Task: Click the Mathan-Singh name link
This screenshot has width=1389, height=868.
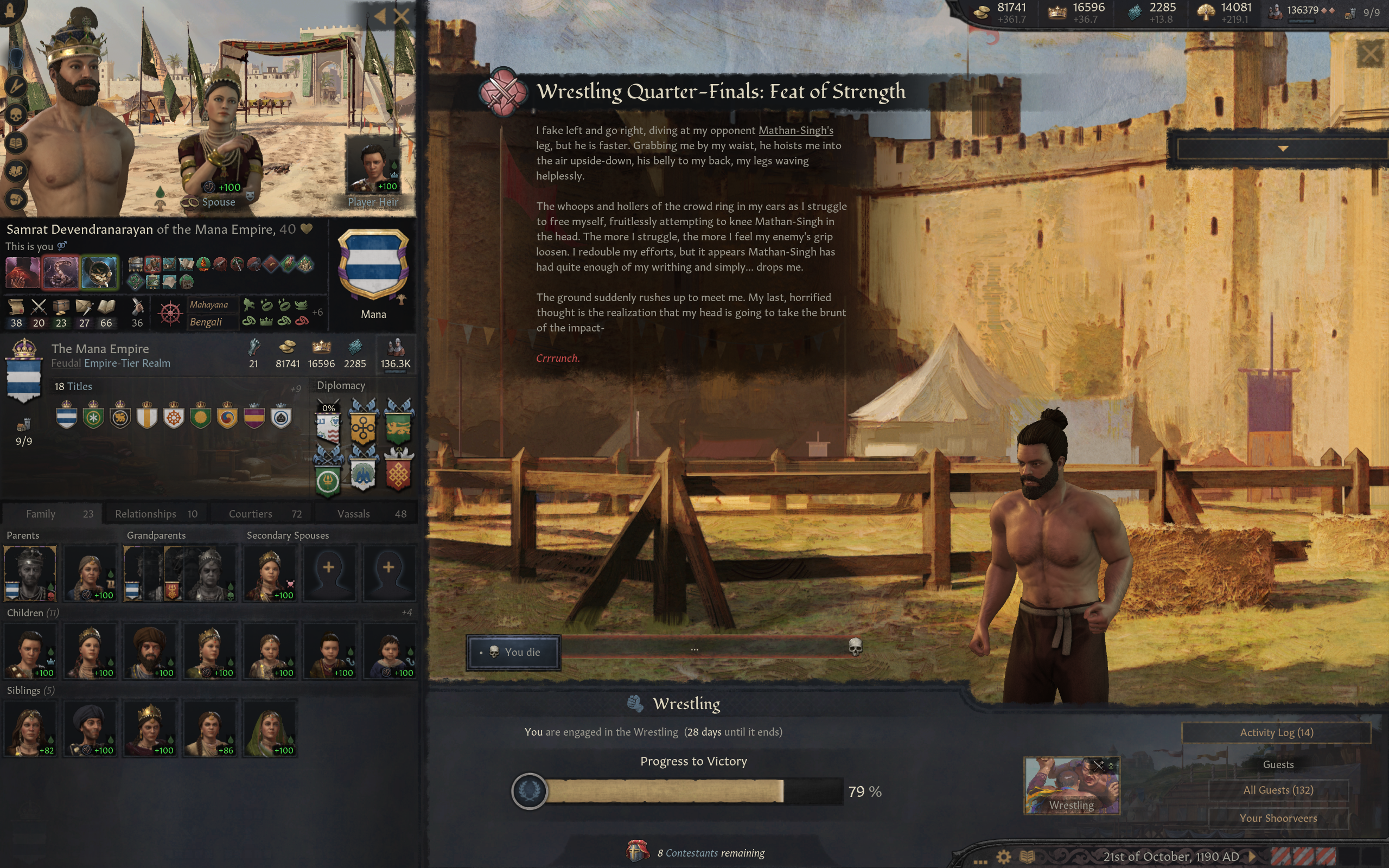Action: click(795, 130)
